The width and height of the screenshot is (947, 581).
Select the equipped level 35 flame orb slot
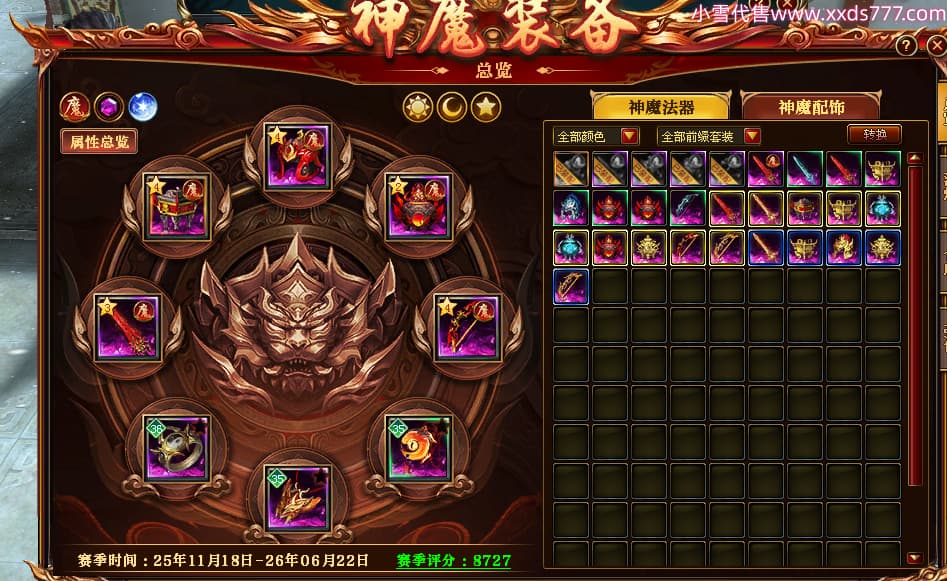click(x=419, y=448)
